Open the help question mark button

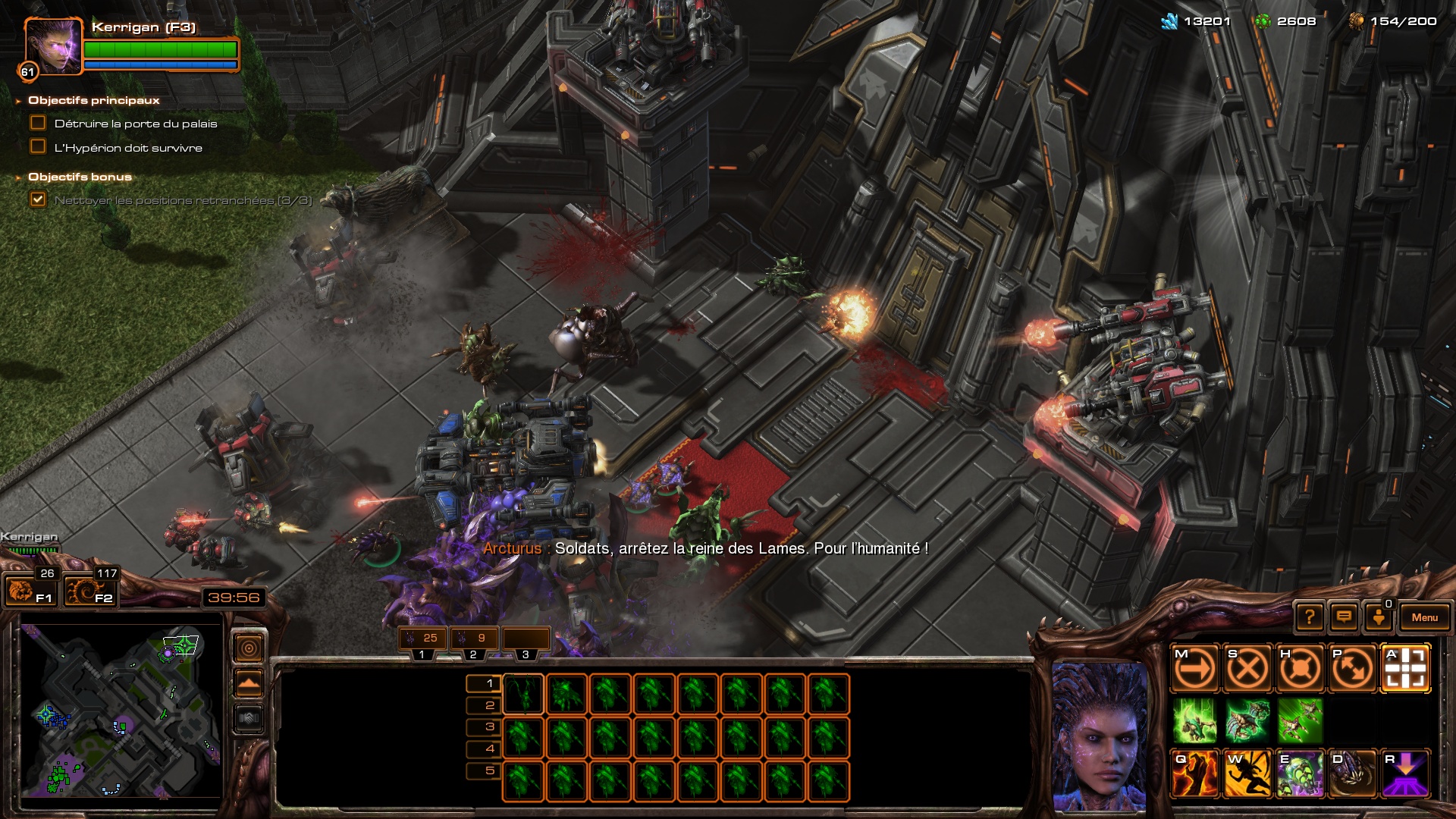point(1309,617)
